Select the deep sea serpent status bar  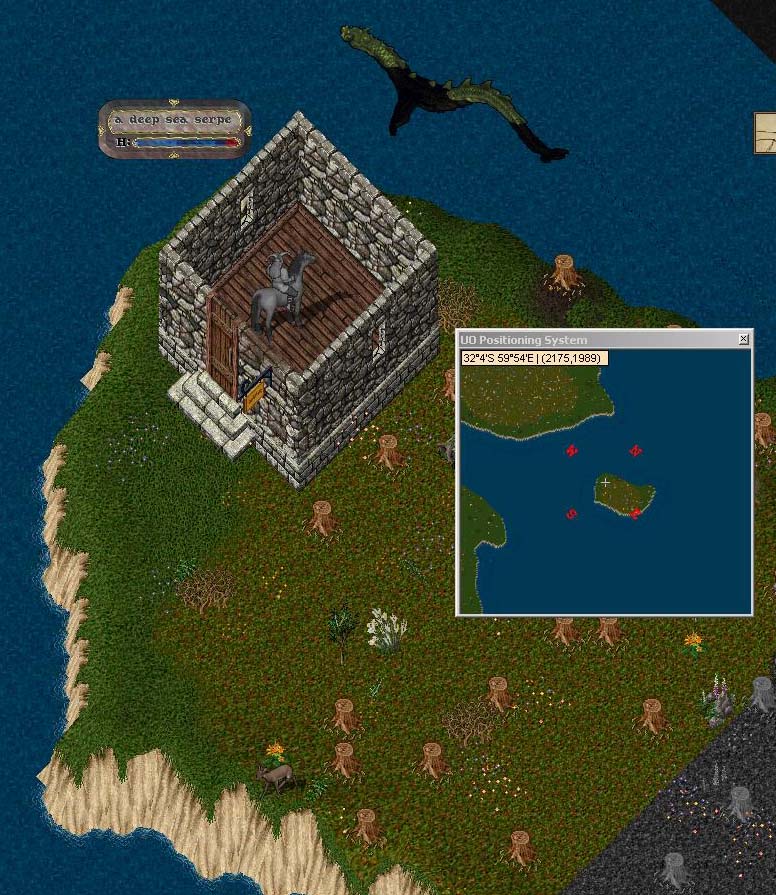coord(174,130)
